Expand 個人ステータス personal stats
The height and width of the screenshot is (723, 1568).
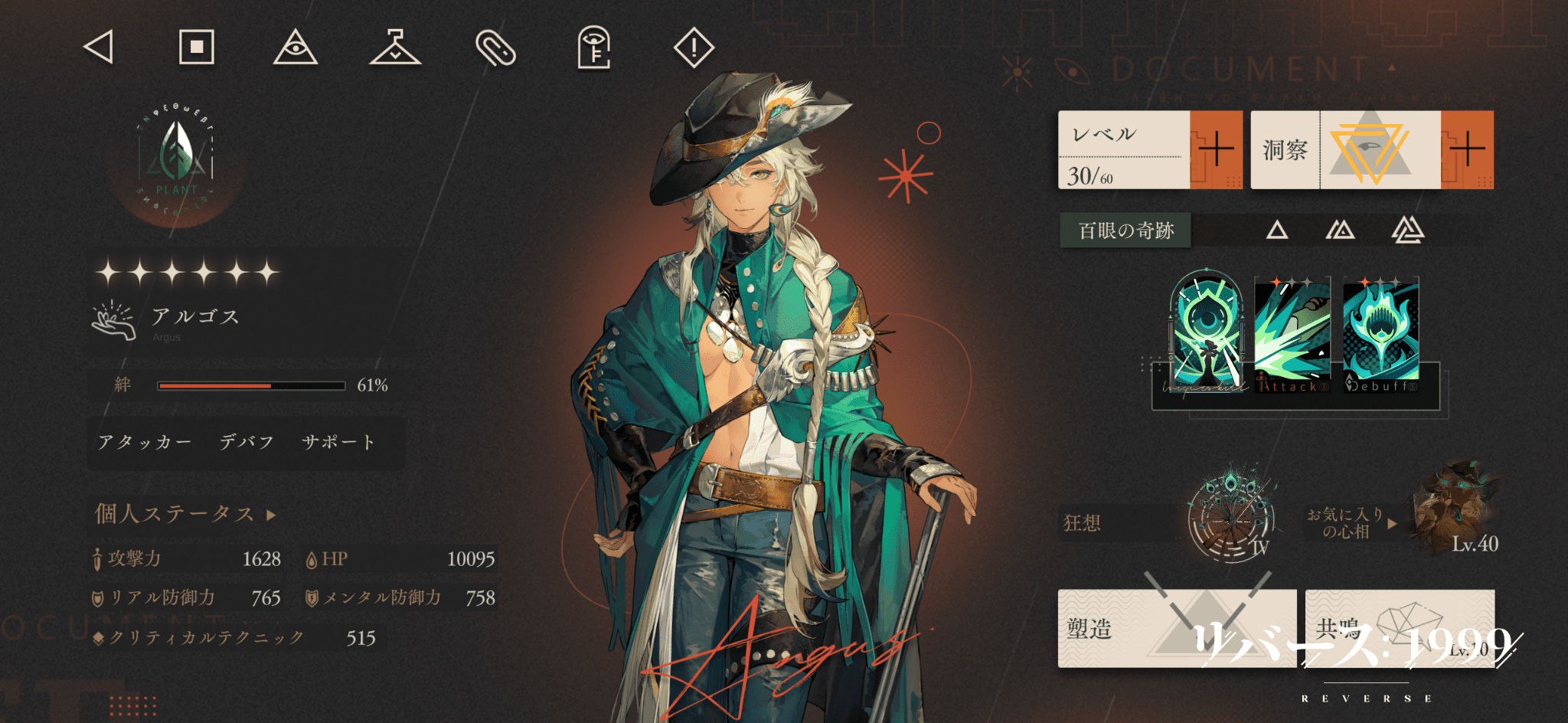tap(184, 514)
